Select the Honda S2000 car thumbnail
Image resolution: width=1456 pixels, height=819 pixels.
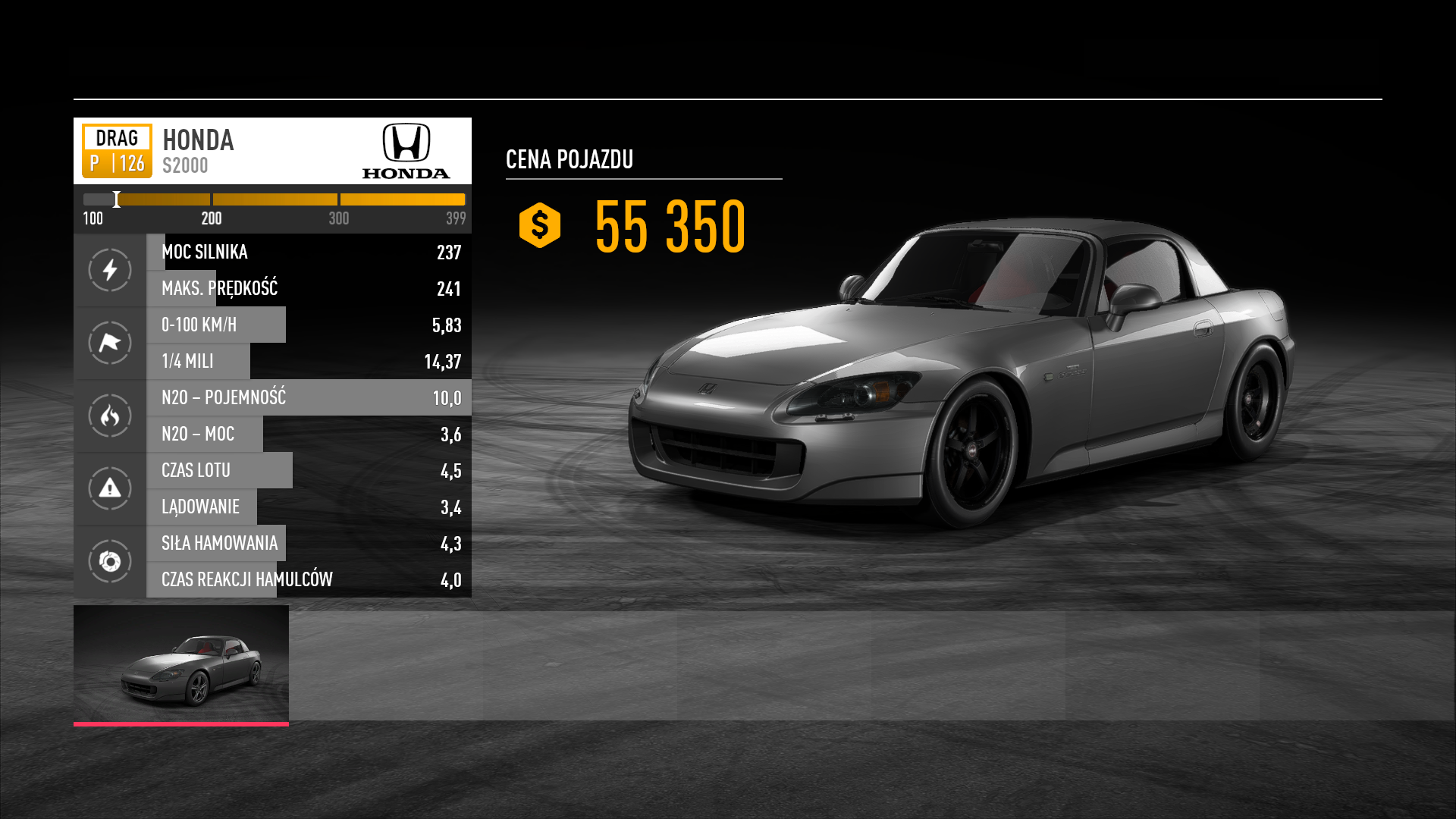tap(180, 664)
